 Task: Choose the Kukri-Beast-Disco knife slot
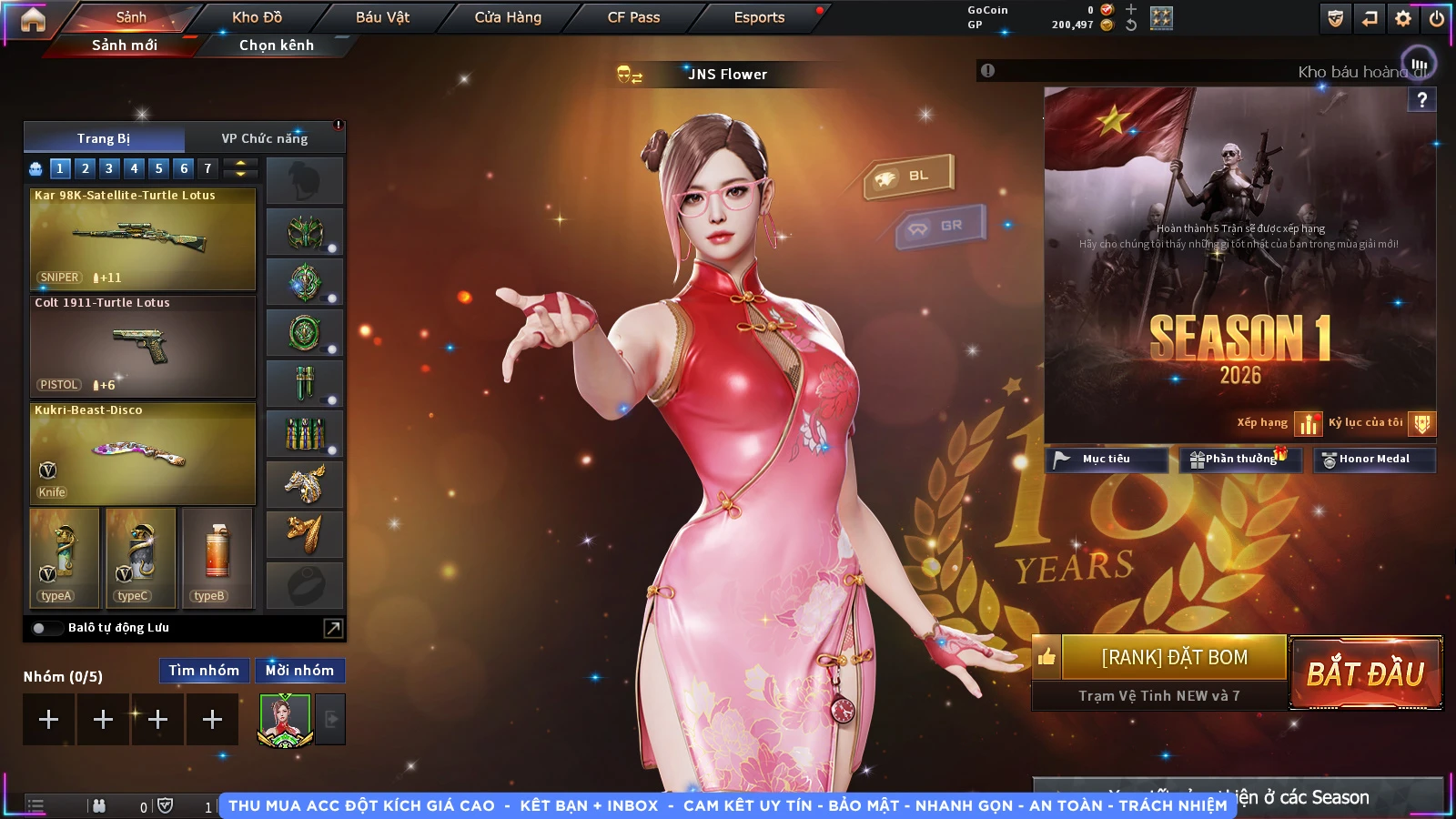point(143,453)
